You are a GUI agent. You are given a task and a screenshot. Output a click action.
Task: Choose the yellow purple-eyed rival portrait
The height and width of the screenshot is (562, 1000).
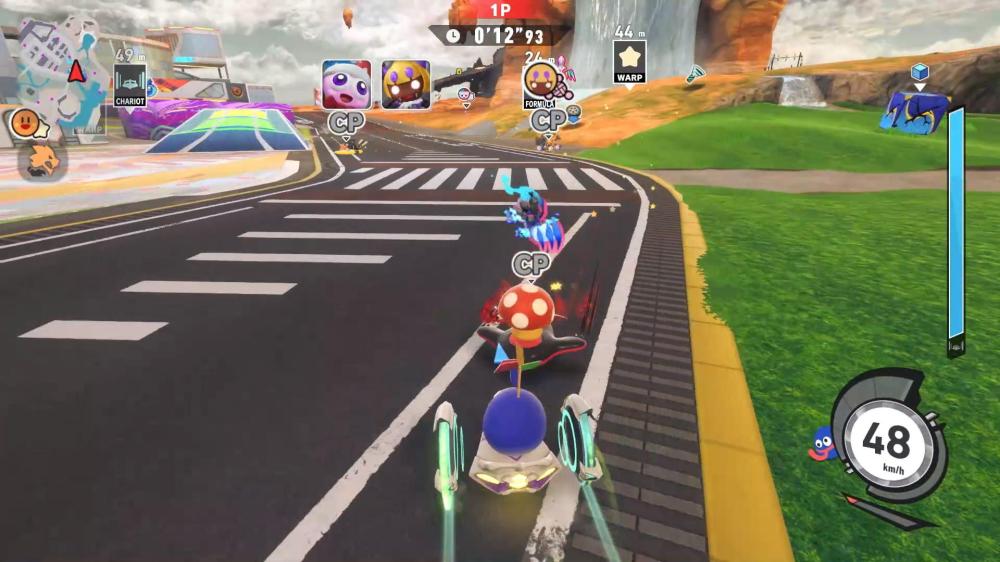[405, 84]
